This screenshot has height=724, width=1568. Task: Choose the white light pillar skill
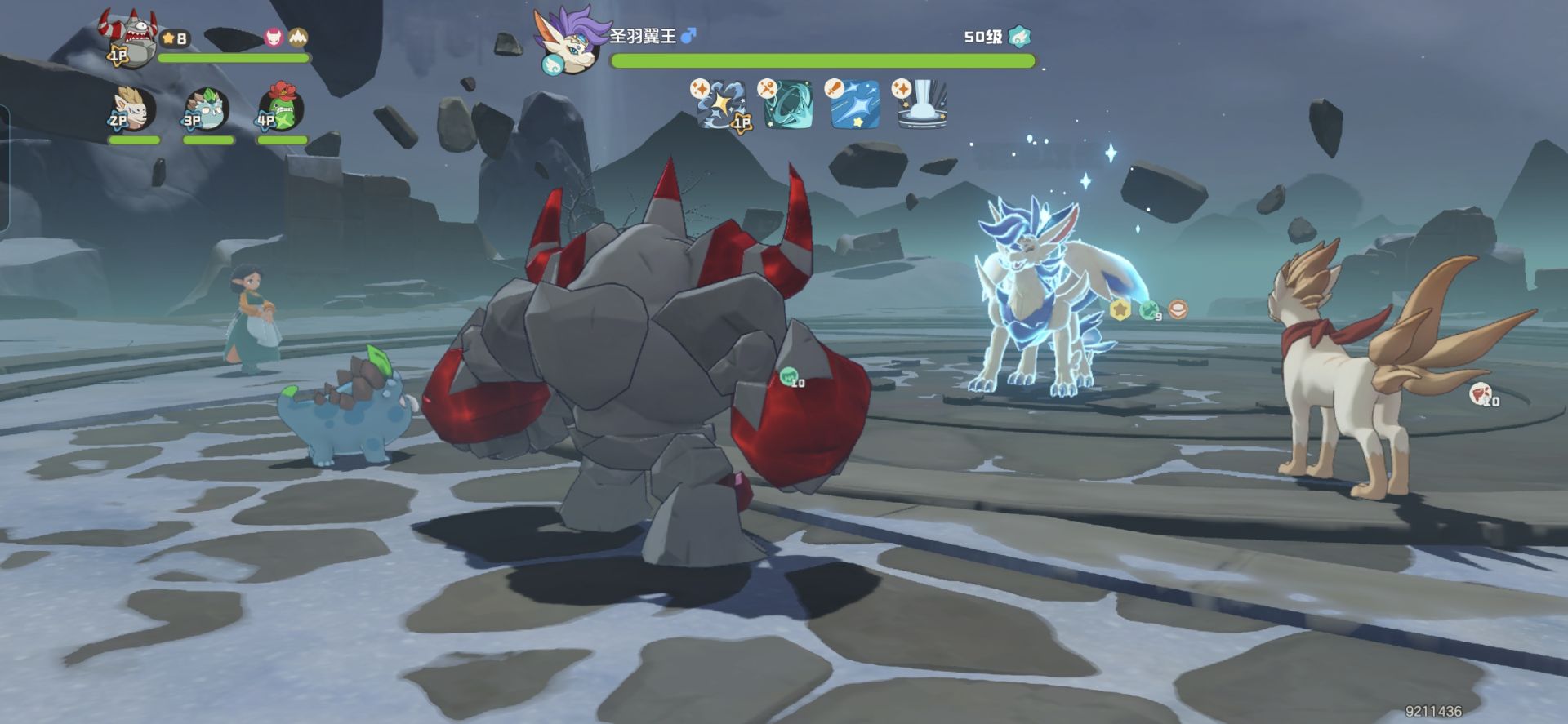click(x=923, y=104)
